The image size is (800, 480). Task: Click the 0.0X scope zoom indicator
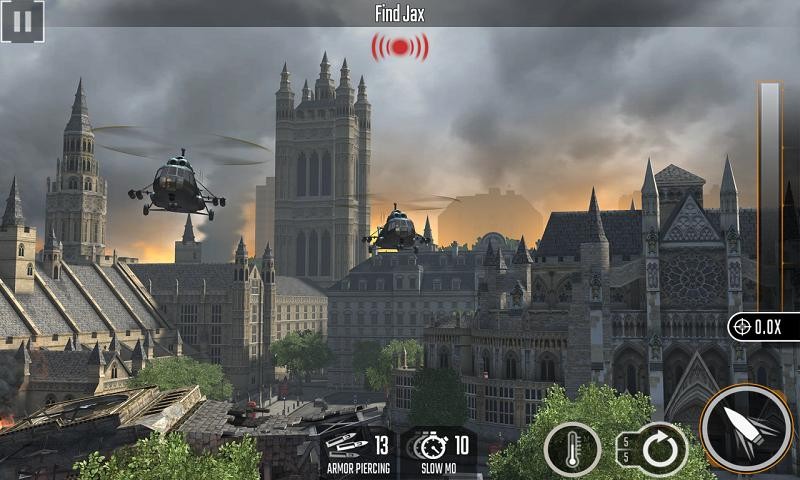click(764, 326)
